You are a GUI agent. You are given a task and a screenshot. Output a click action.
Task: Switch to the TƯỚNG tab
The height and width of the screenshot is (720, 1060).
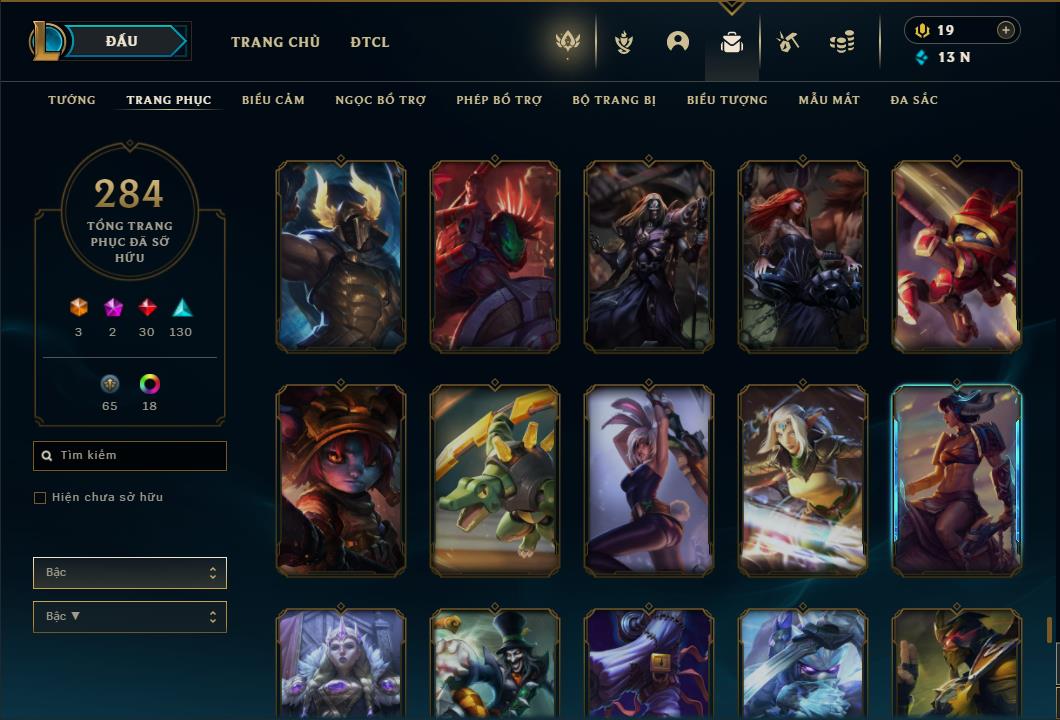[72, 100]
